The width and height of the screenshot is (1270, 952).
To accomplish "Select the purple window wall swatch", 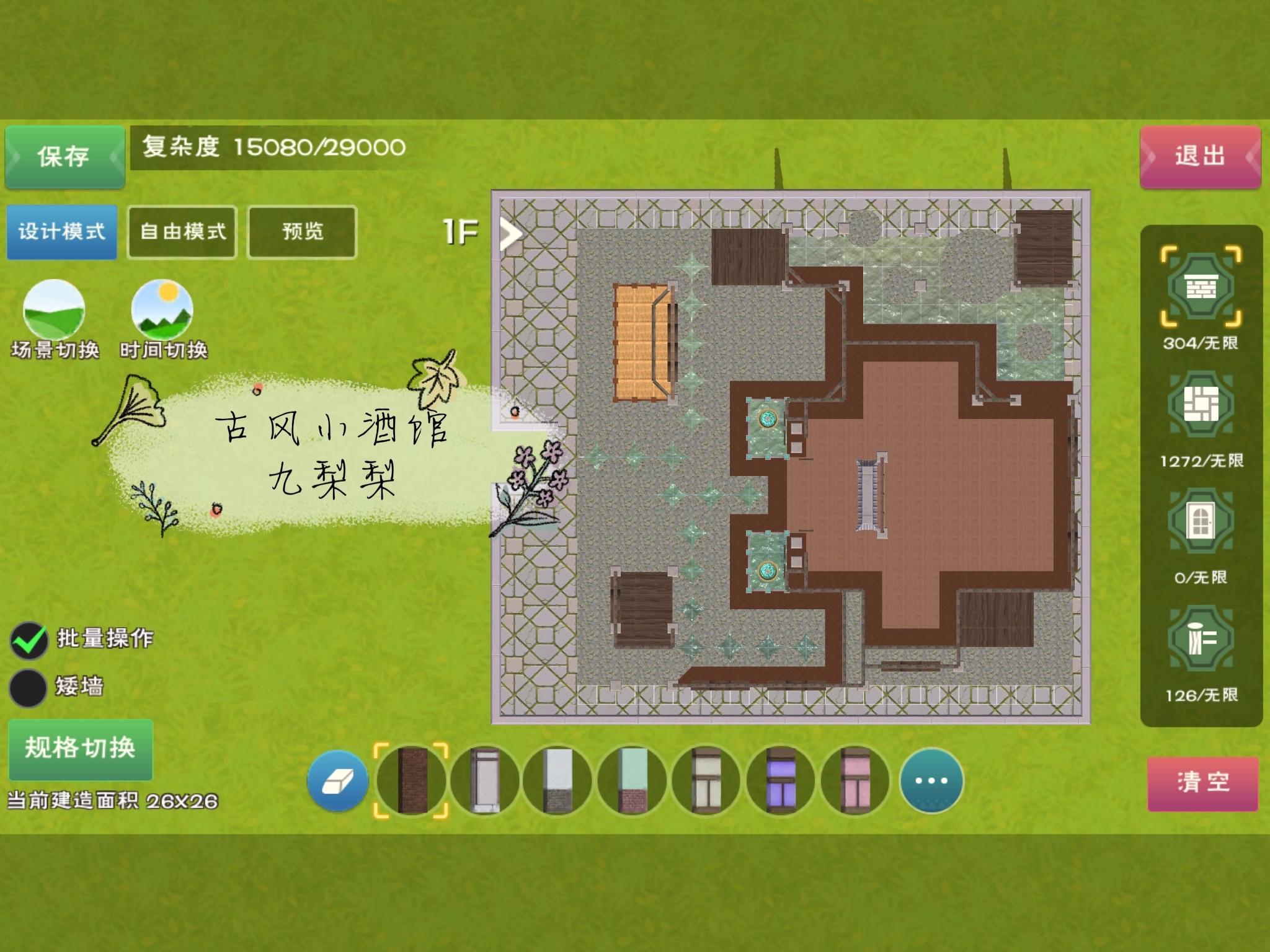I will (x=780, y=781).
